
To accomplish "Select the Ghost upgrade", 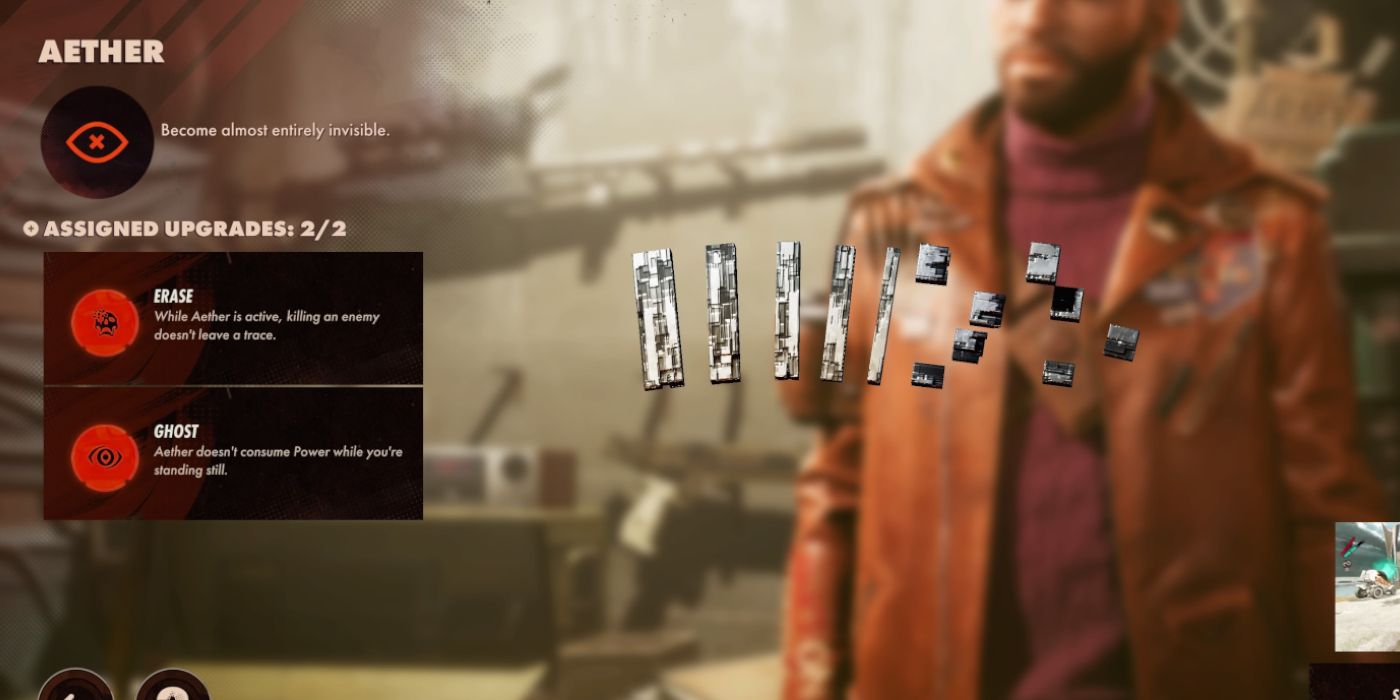I will point(233,454).
